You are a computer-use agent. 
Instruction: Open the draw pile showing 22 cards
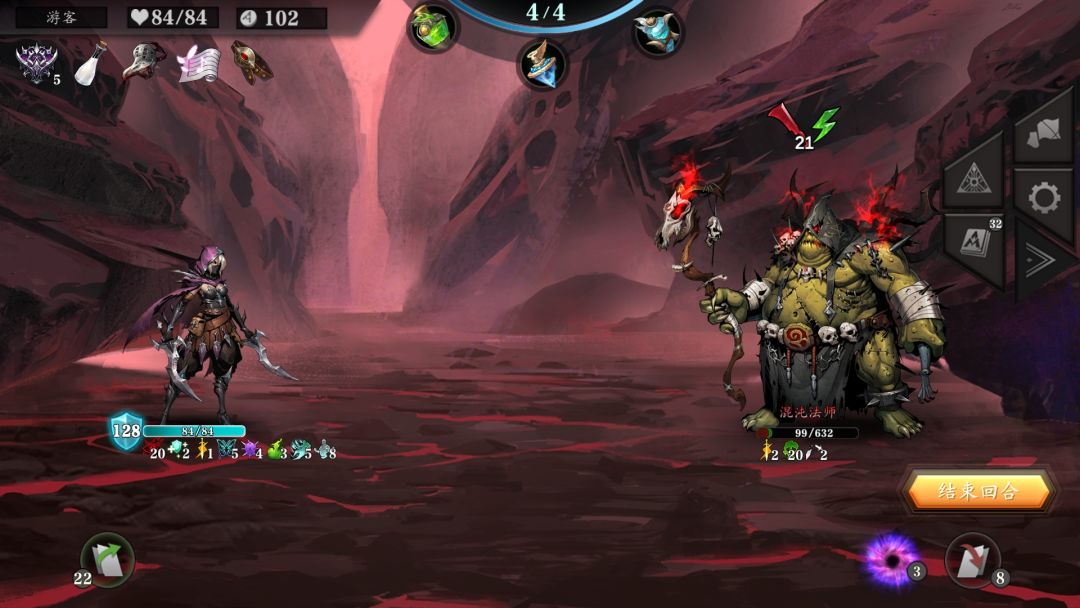pyautogui.click(x=106, y=560)
